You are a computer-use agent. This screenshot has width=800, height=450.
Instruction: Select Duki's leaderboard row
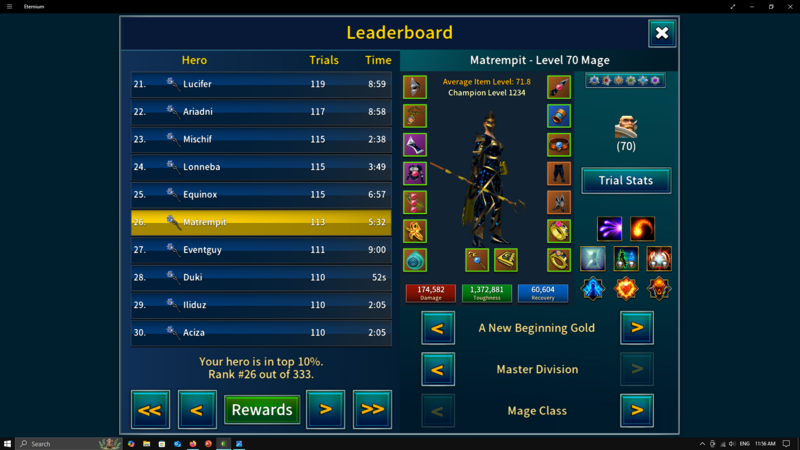261,277
